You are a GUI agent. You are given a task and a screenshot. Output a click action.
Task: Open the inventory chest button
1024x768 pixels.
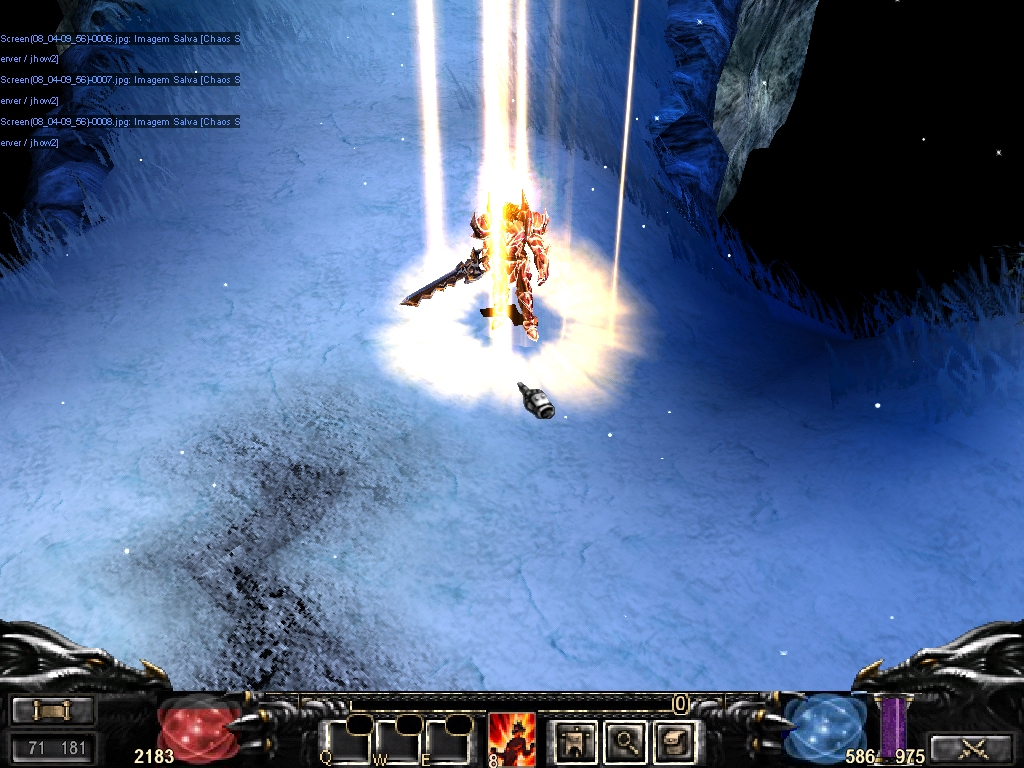(673, 741)
